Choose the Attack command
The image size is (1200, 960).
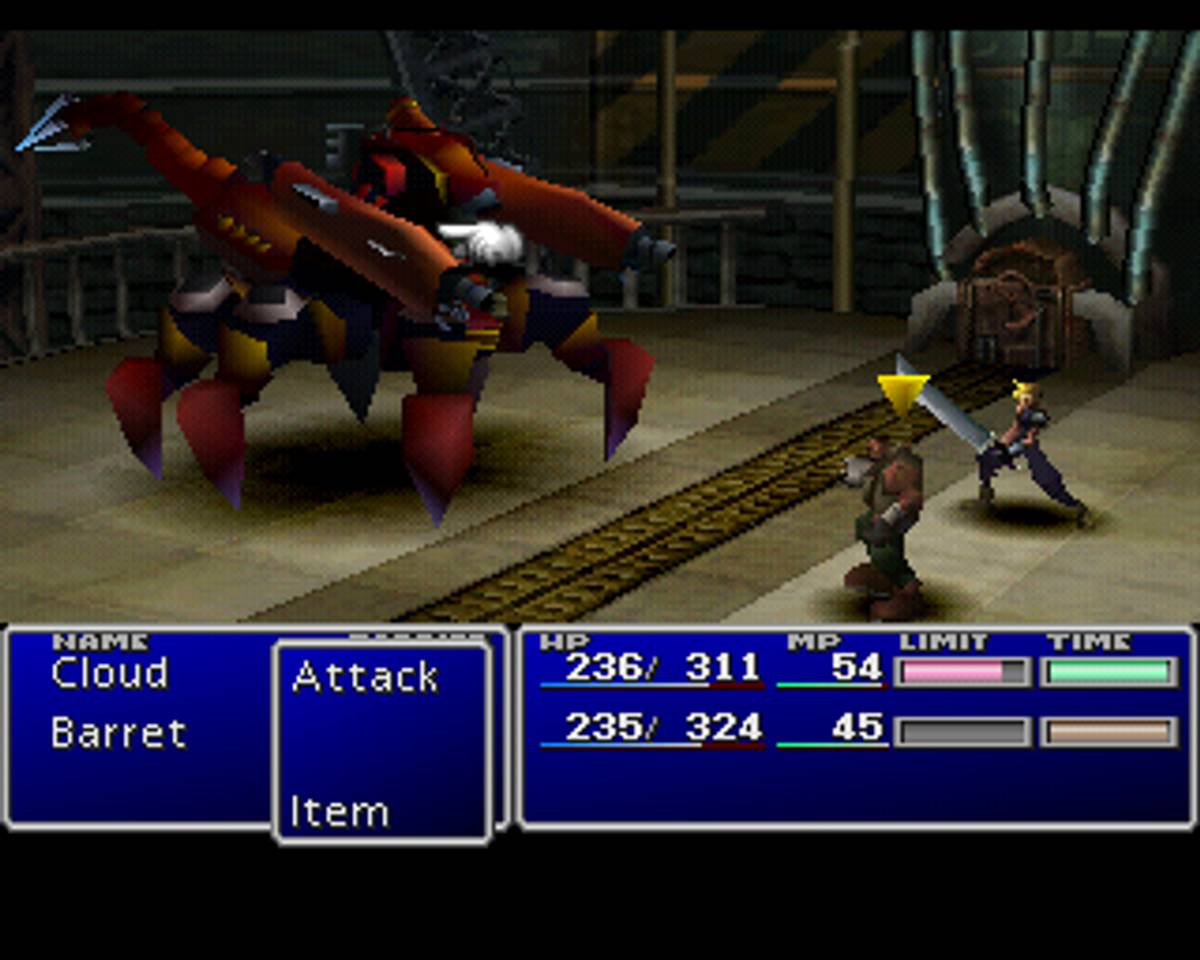tap(365, 678)
